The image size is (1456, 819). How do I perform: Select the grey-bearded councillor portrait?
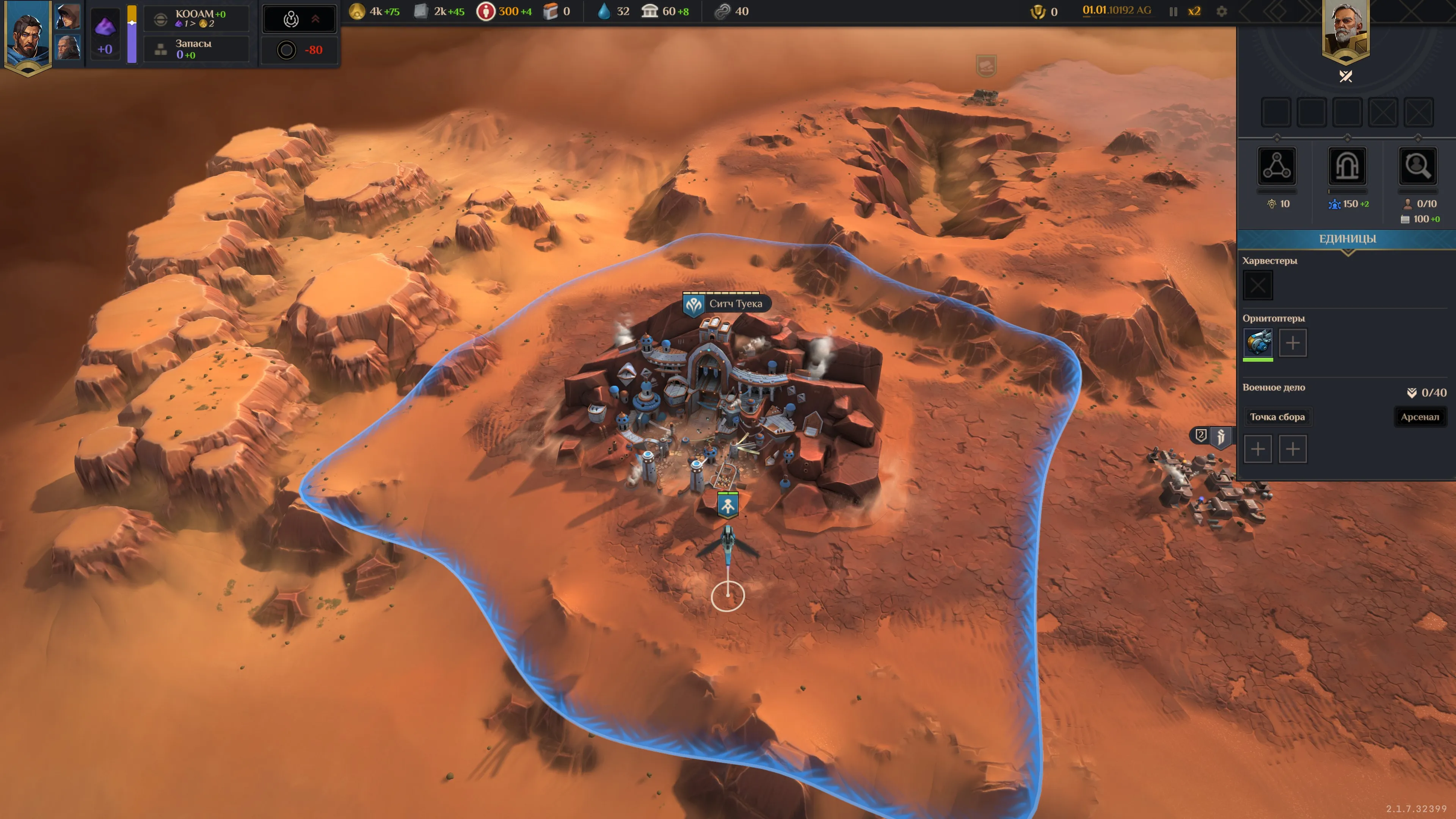[x=68, y=47]
